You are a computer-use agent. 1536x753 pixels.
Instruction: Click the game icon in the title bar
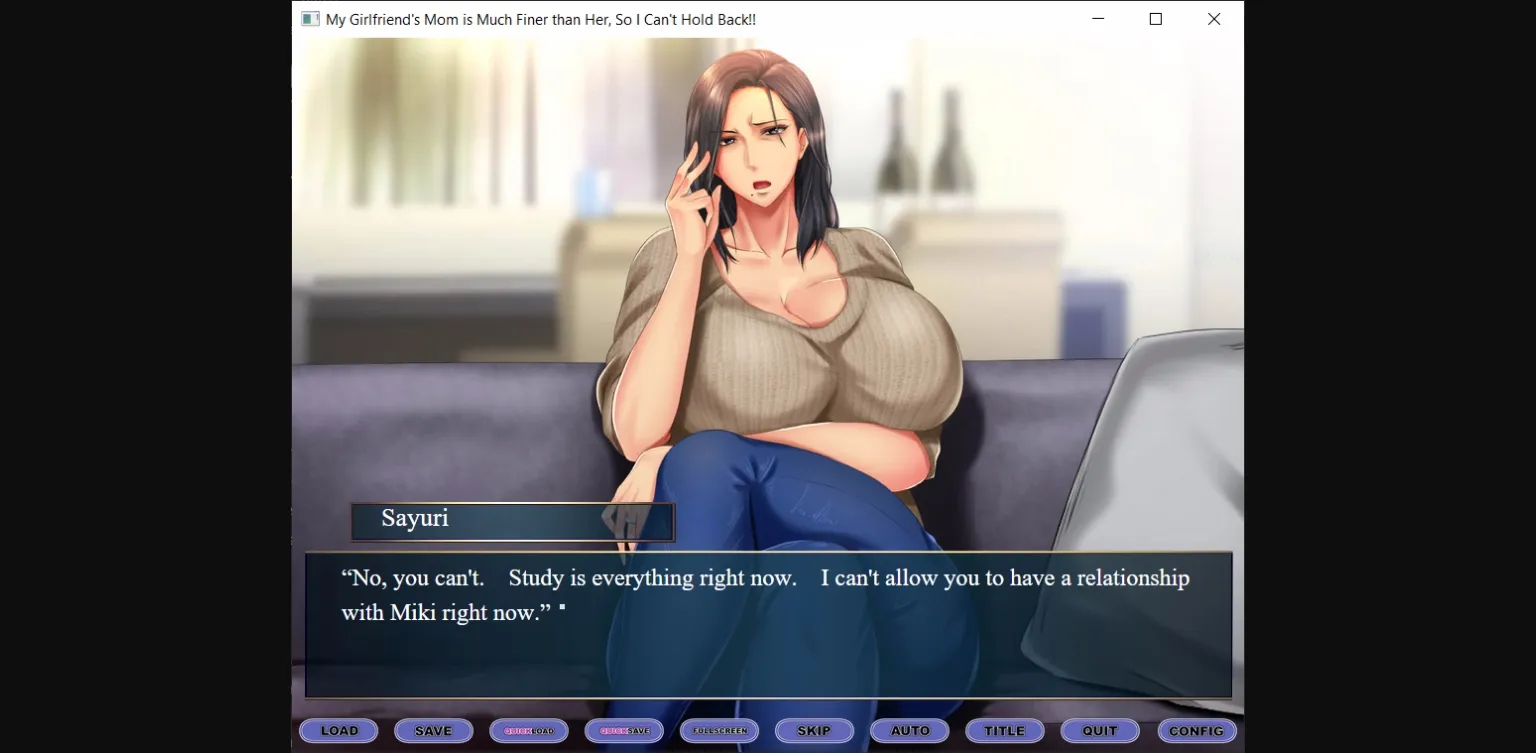point(309,18)
